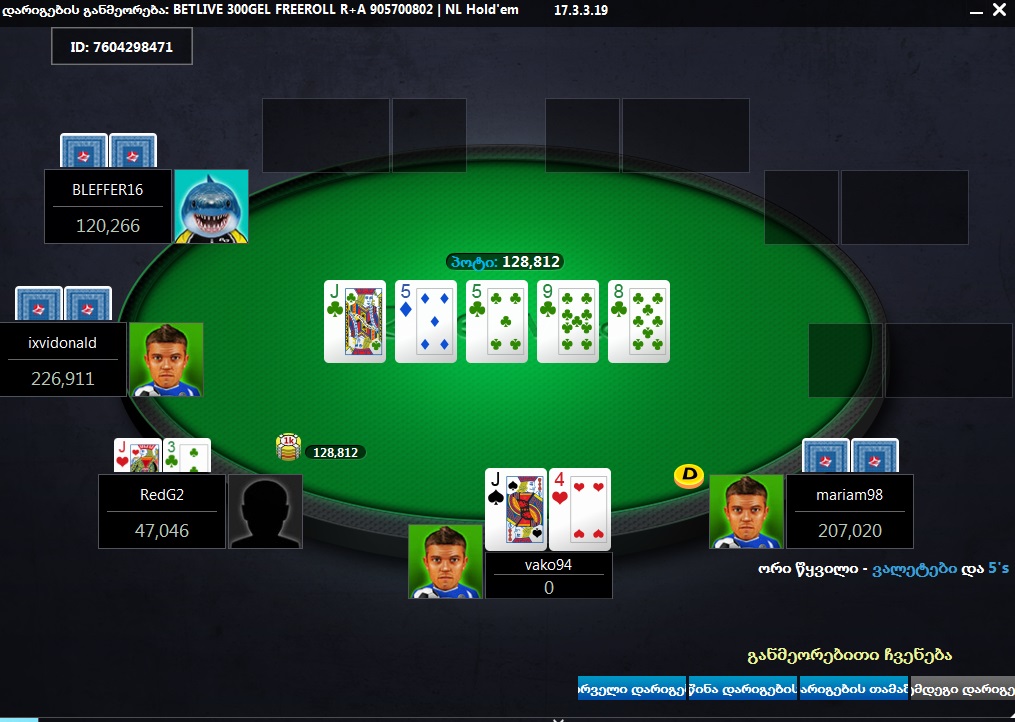
Task: Click the greyed next hand button (შემდეგი დარიგება)
Action: tap(962, 688)
